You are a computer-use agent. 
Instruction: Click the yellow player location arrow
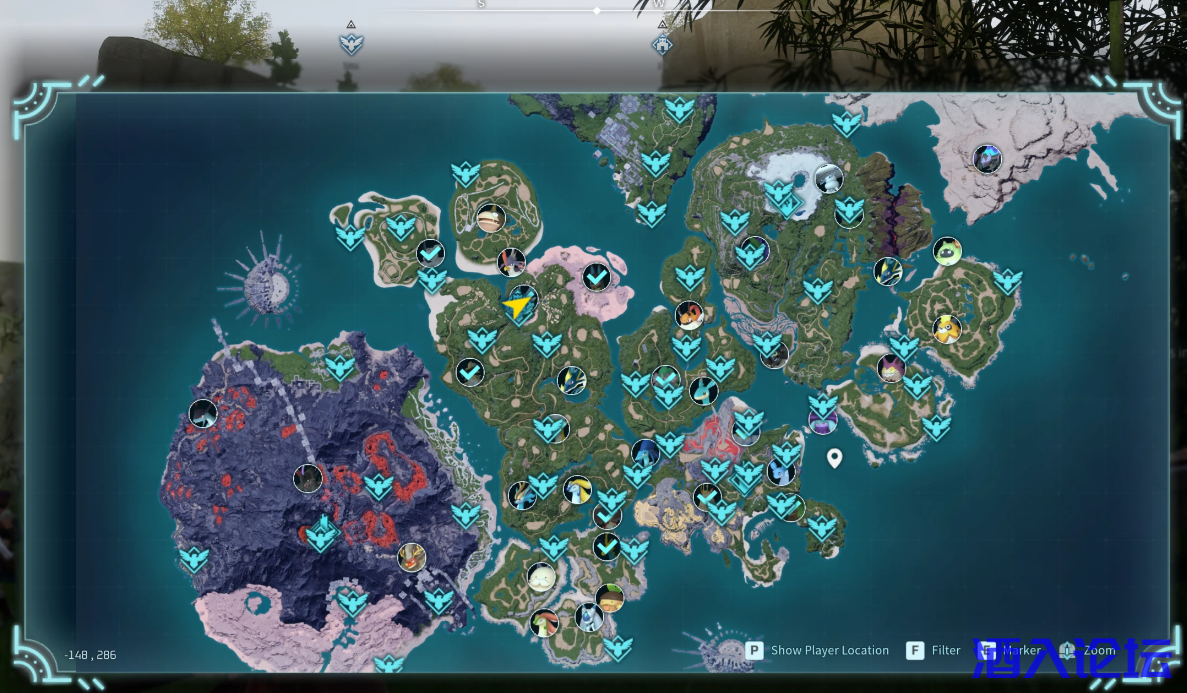(x=517, y=306)
